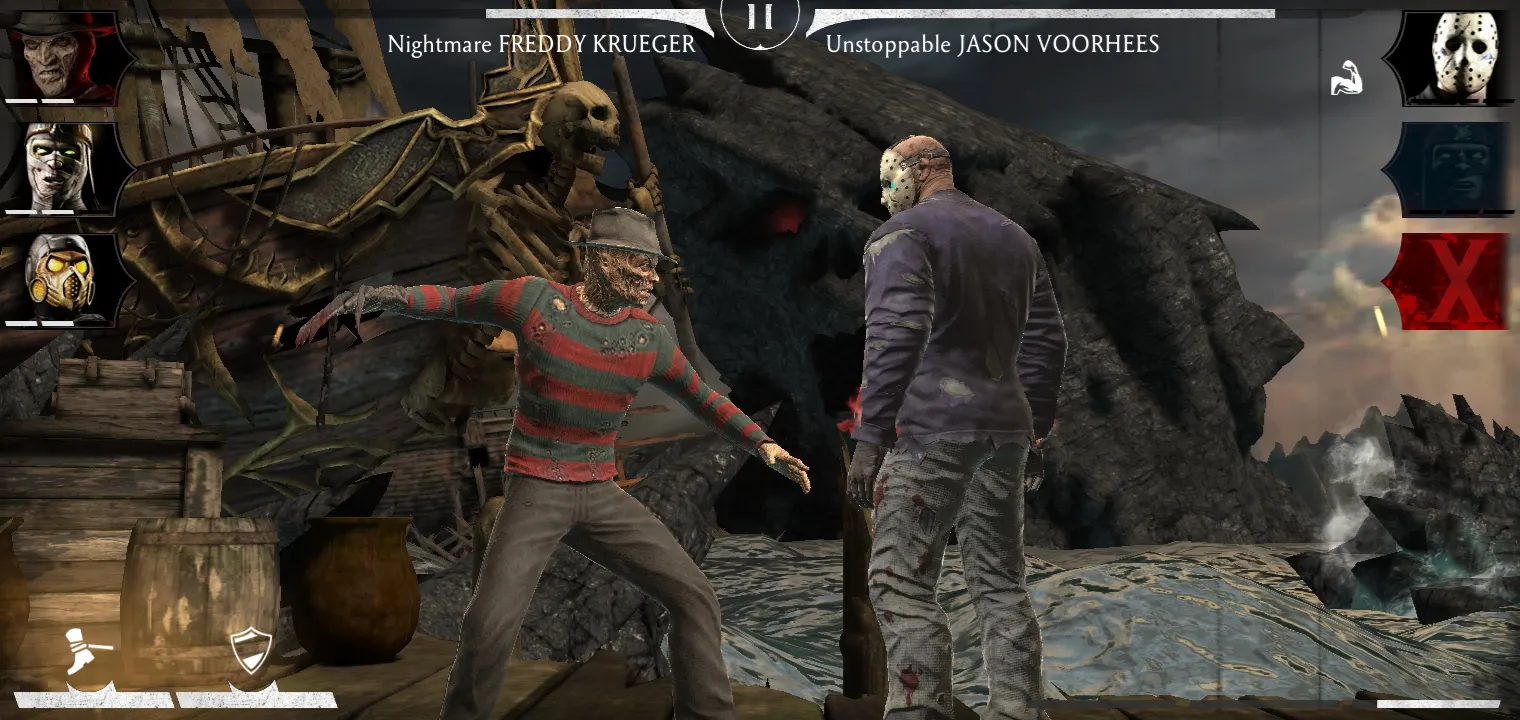1520x720 pixels.
Task: Select the gold-masked teammate portrait
Action: [x=60, y=275]
